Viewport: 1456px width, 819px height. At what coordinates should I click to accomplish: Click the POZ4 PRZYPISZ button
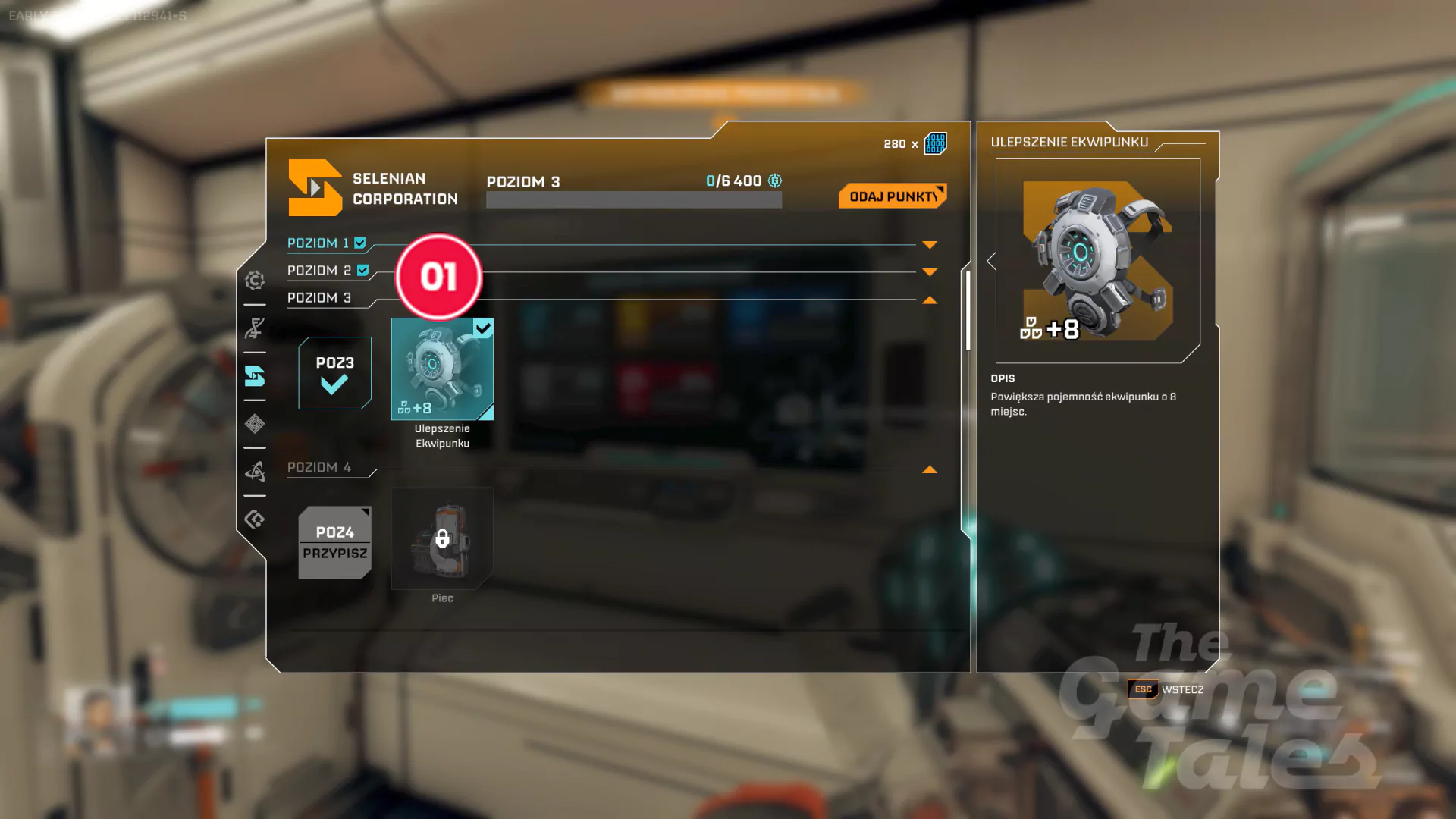[x=334, y=543]
